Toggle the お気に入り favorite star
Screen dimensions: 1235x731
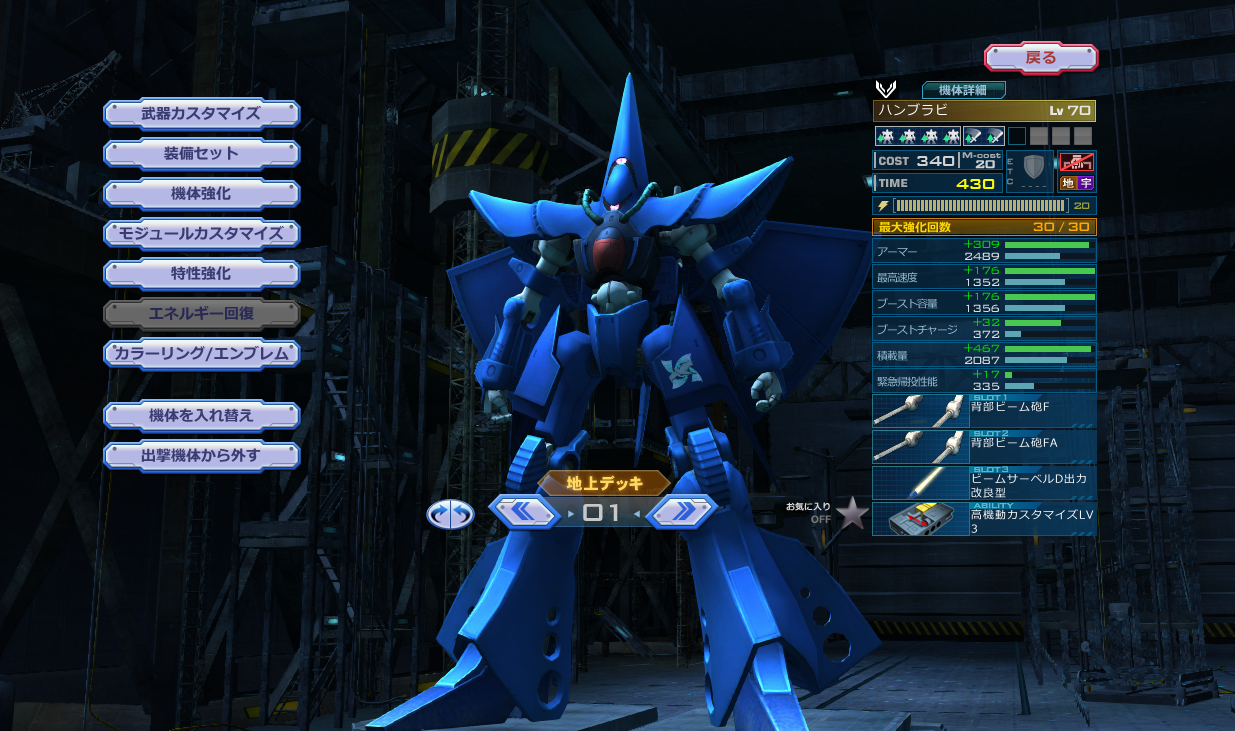pos(852,514)
